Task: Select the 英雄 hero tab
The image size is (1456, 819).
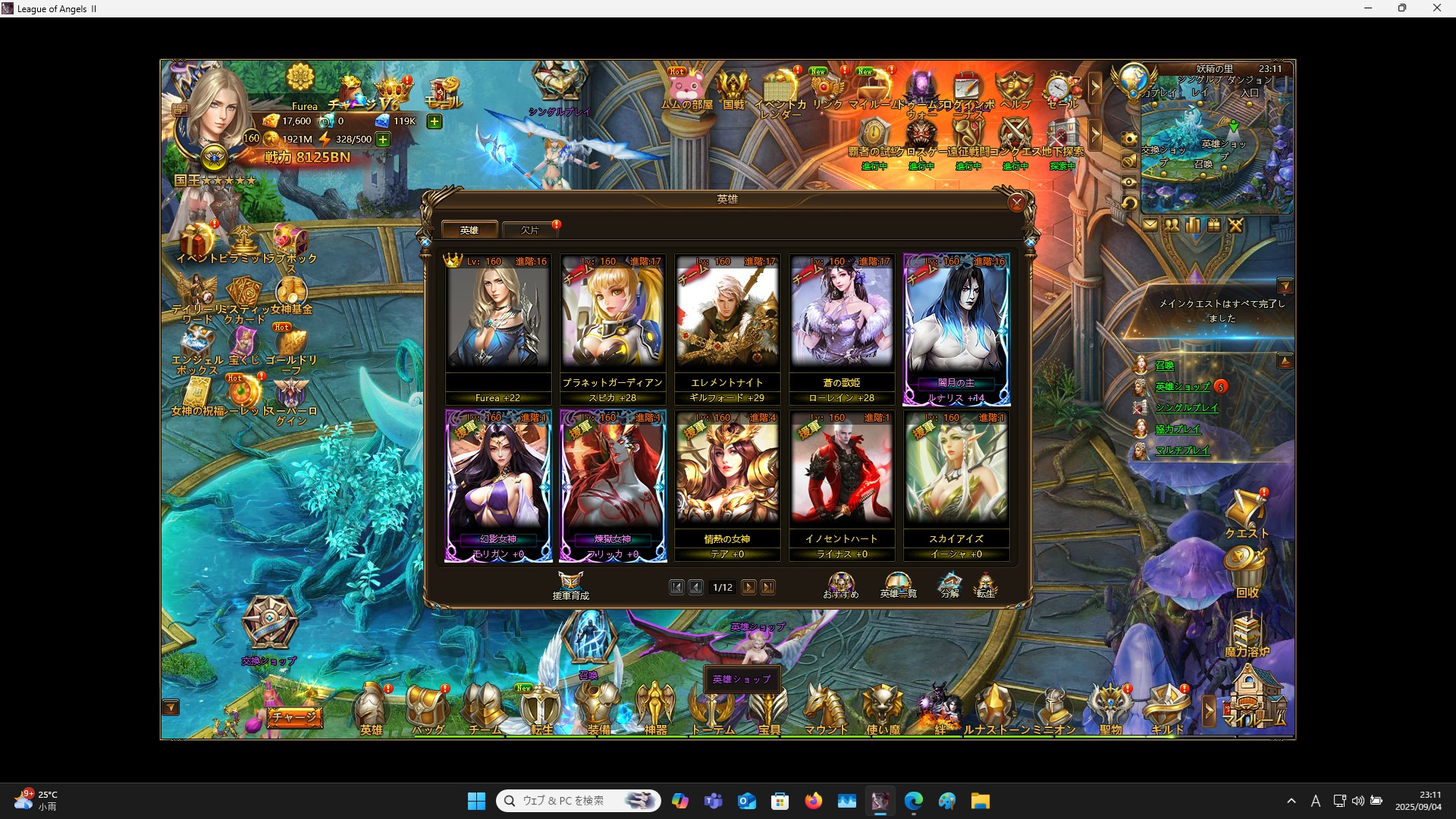Action: tap(469, 229)
